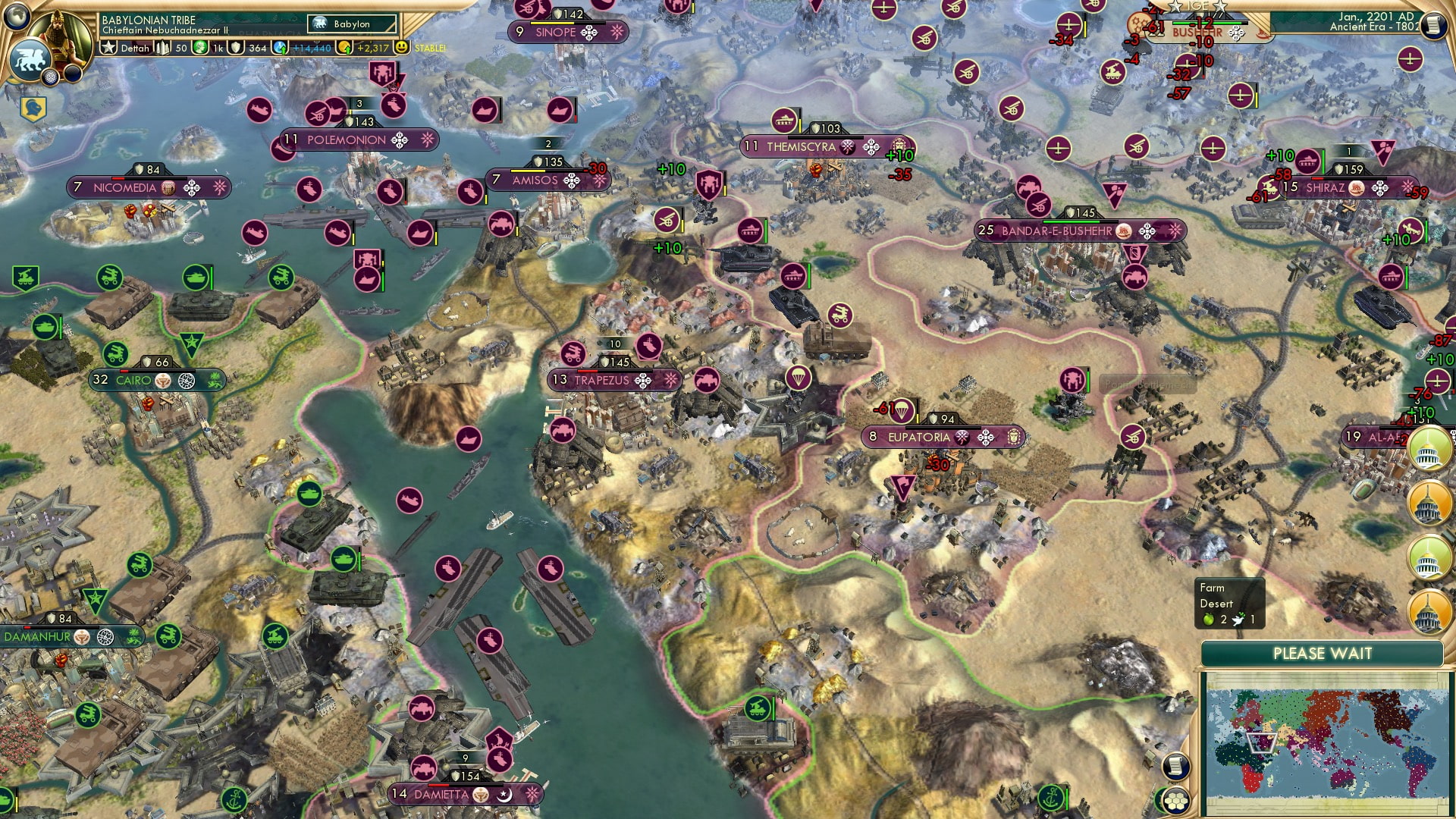The height and width of the screenshot is (819, 1456).
Task: Select the Babylon winged lion emblem
Action: coord(29,60)
